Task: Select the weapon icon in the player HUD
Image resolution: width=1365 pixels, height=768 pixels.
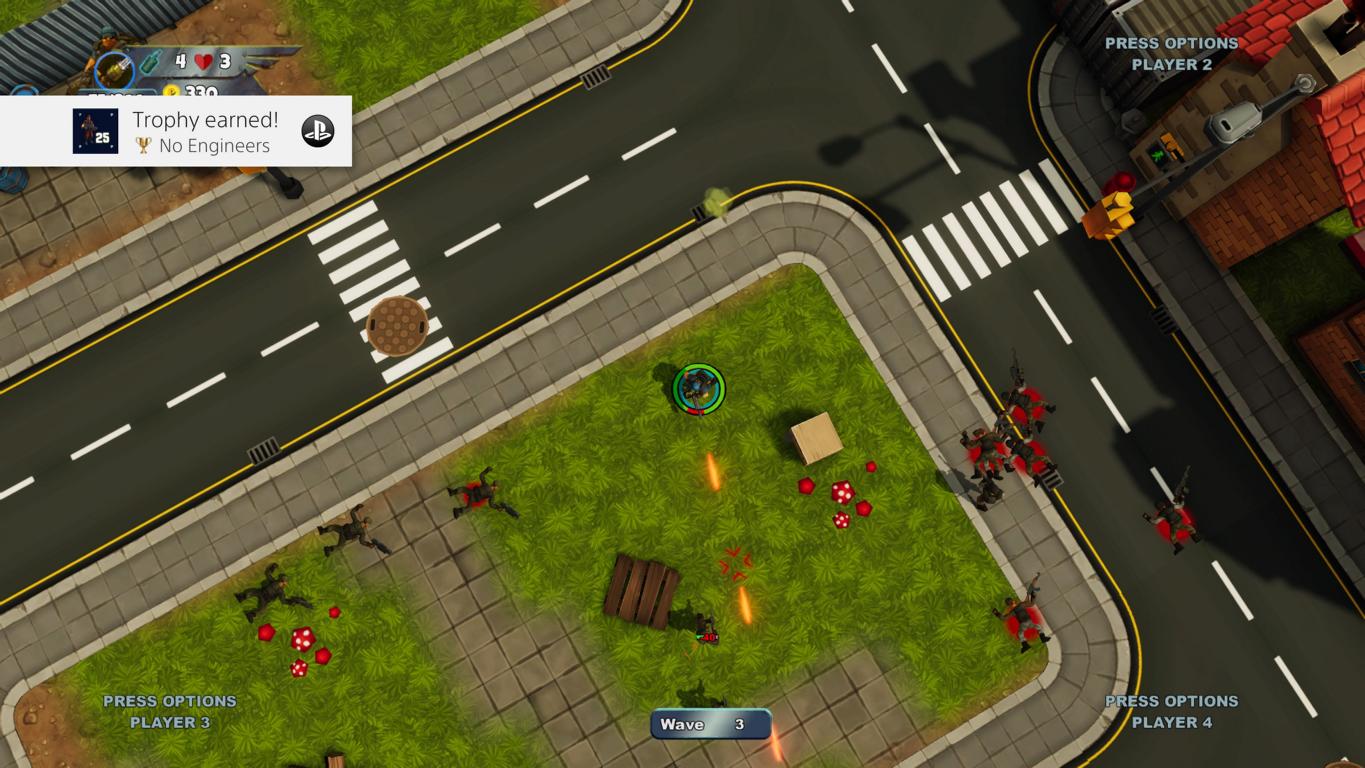Action: point(115,72)
